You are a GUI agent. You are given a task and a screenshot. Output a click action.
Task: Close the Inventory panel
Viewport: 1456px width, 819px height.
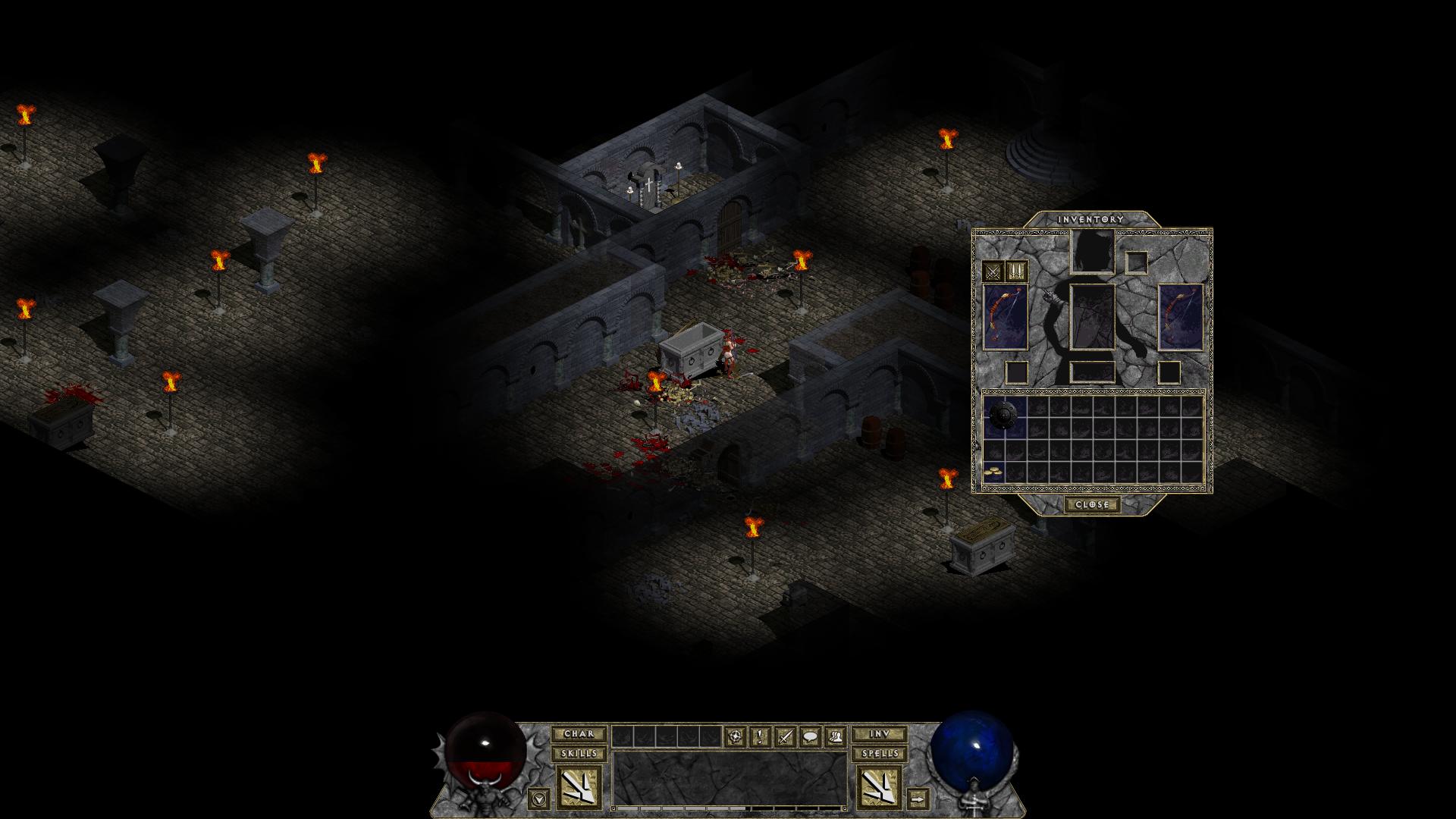[x=1092, y=504]
